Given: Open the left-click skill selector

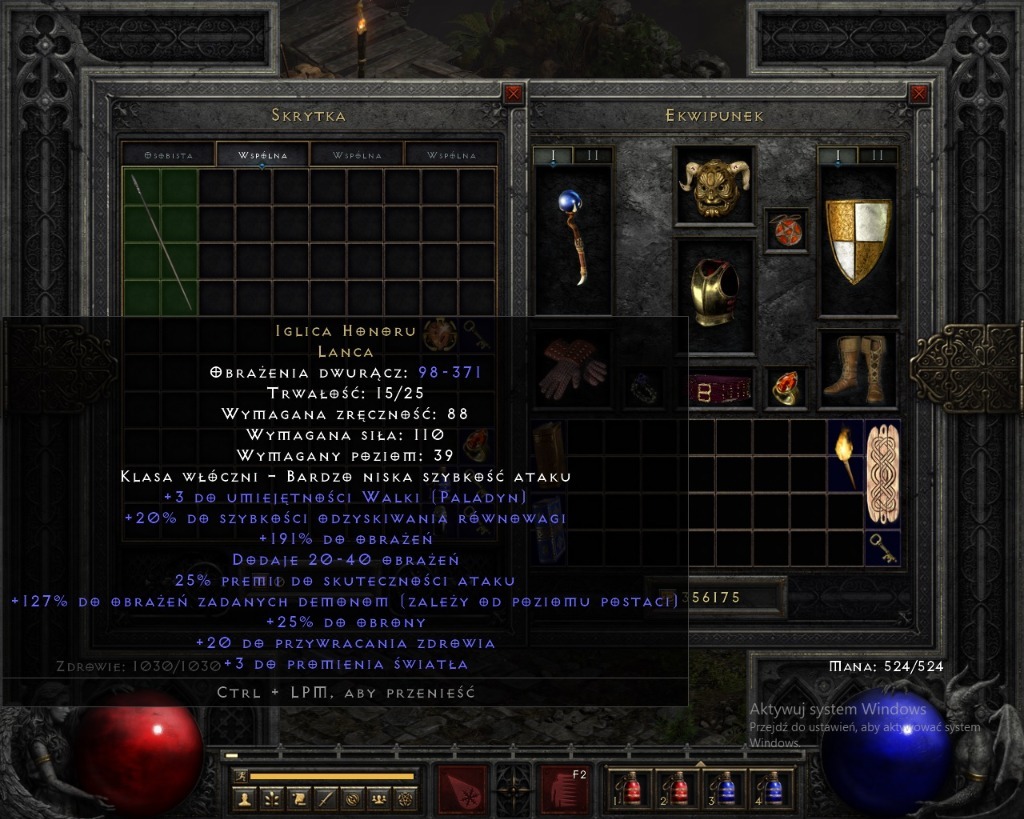Looking at the screenshot, I should (462, 789).
